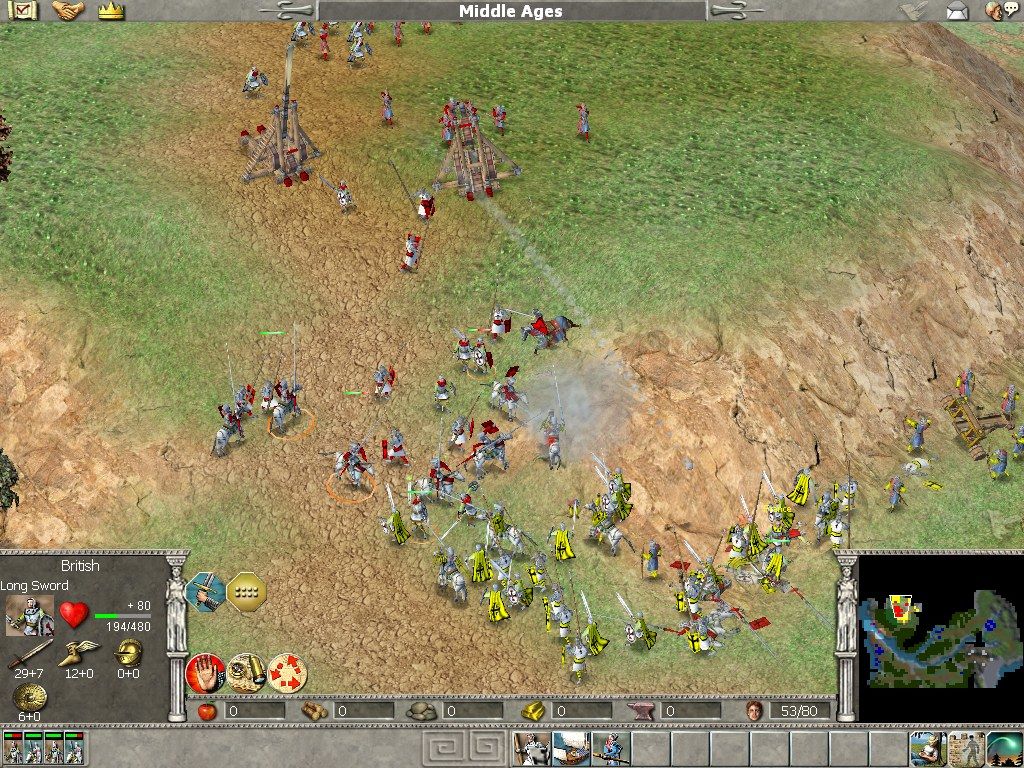The image size is (1024, 768).
Task: Select the spyglass and map explore command
Action: [246, 673]
